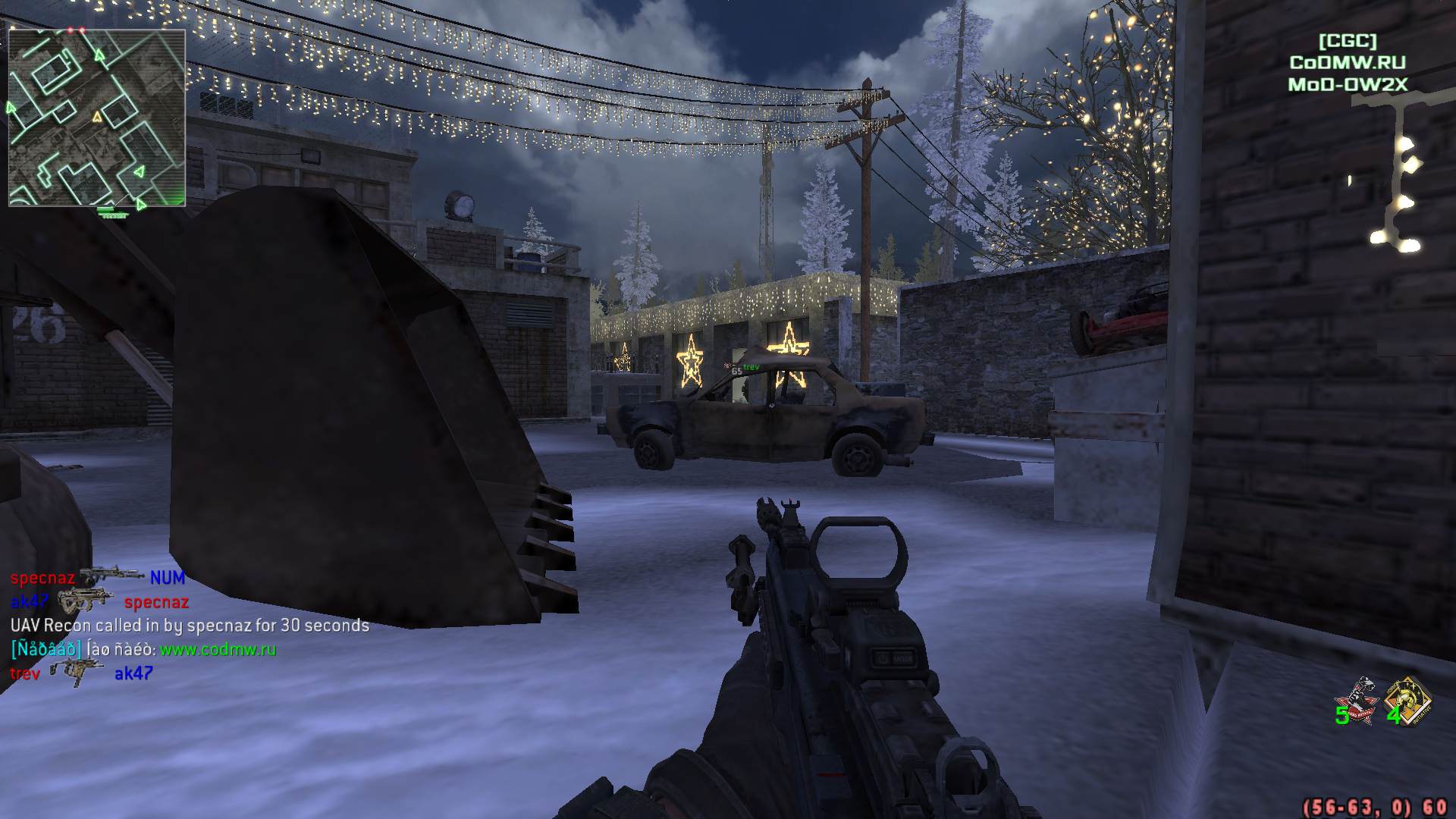
Task: Select the UAV Recon called in message
Action: [190, 626]
